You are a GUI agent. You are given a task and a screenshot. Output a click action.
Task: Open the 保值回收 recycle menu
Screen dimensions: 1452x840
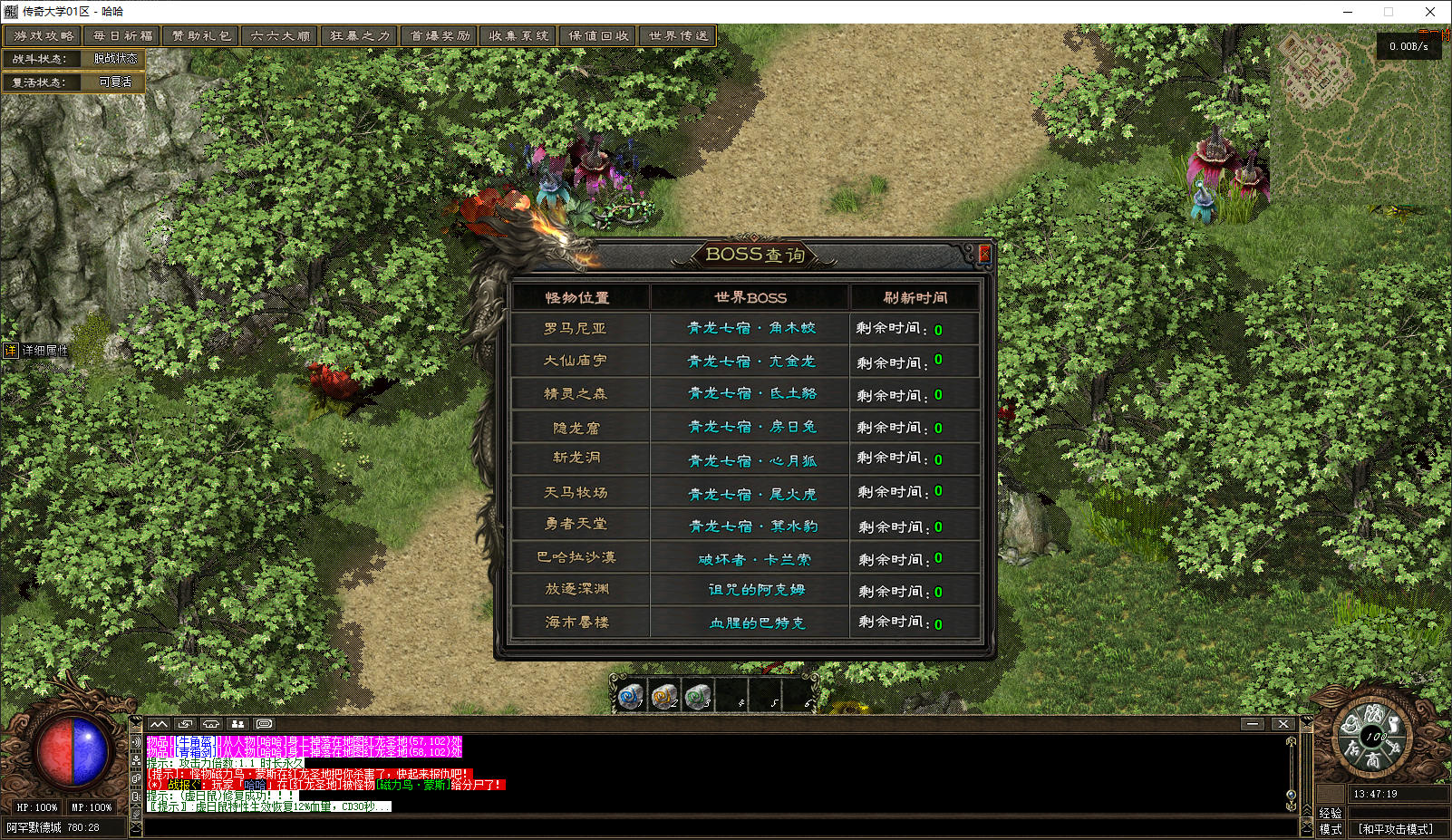point(598,36)
